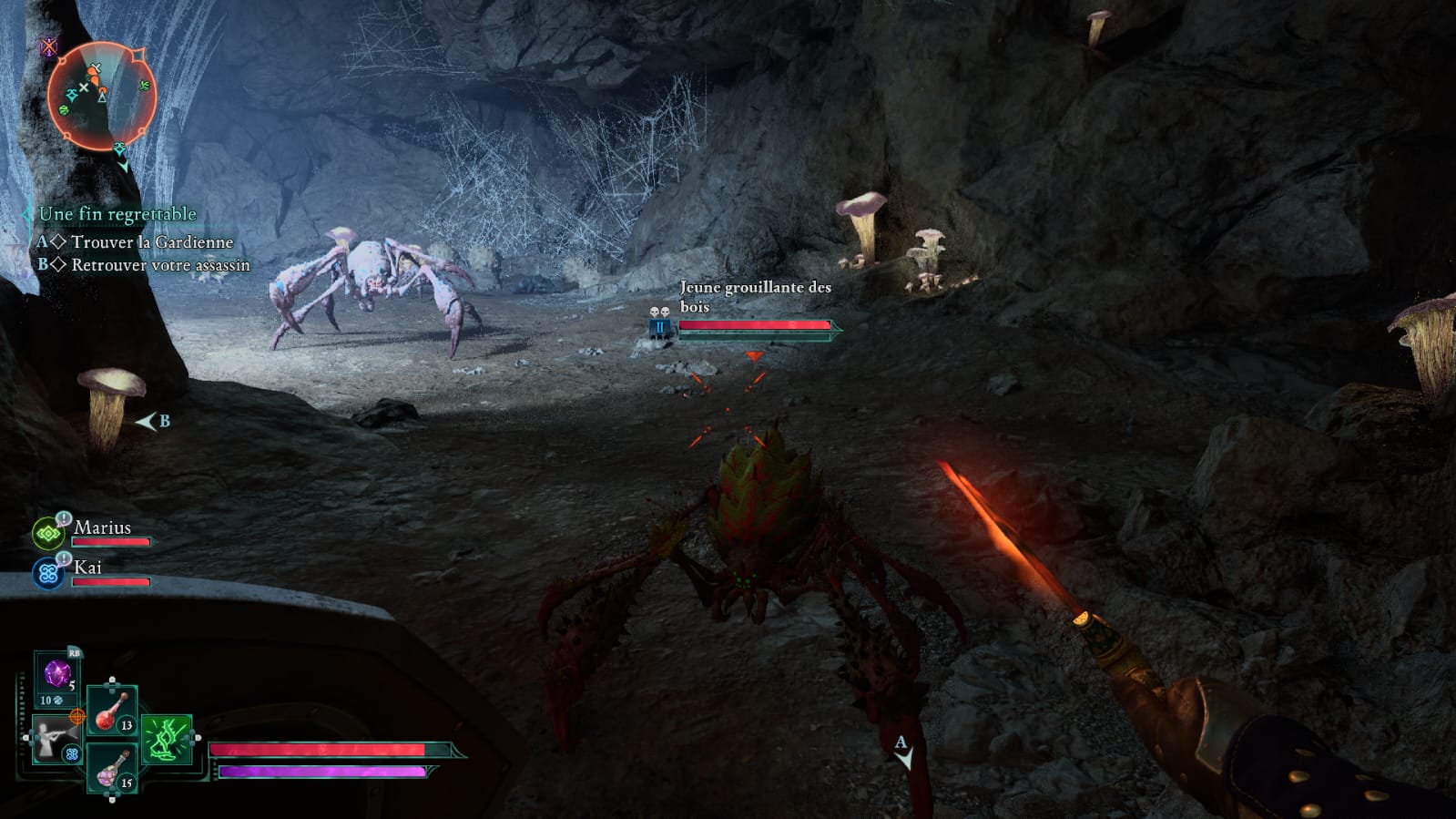
Task: Select Kai's blue companion ability icon
Action: pyautogui.click(x=47, y=574)
